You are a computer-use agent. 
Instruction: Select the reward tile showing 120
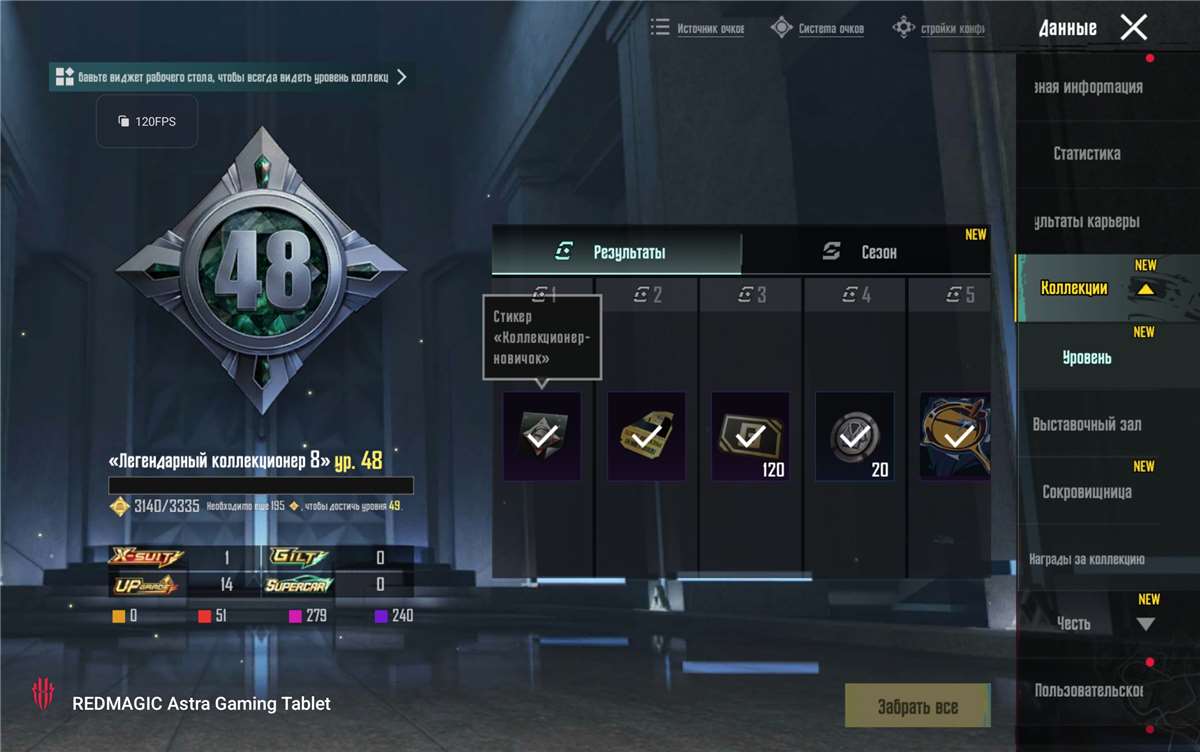(750, 436)
